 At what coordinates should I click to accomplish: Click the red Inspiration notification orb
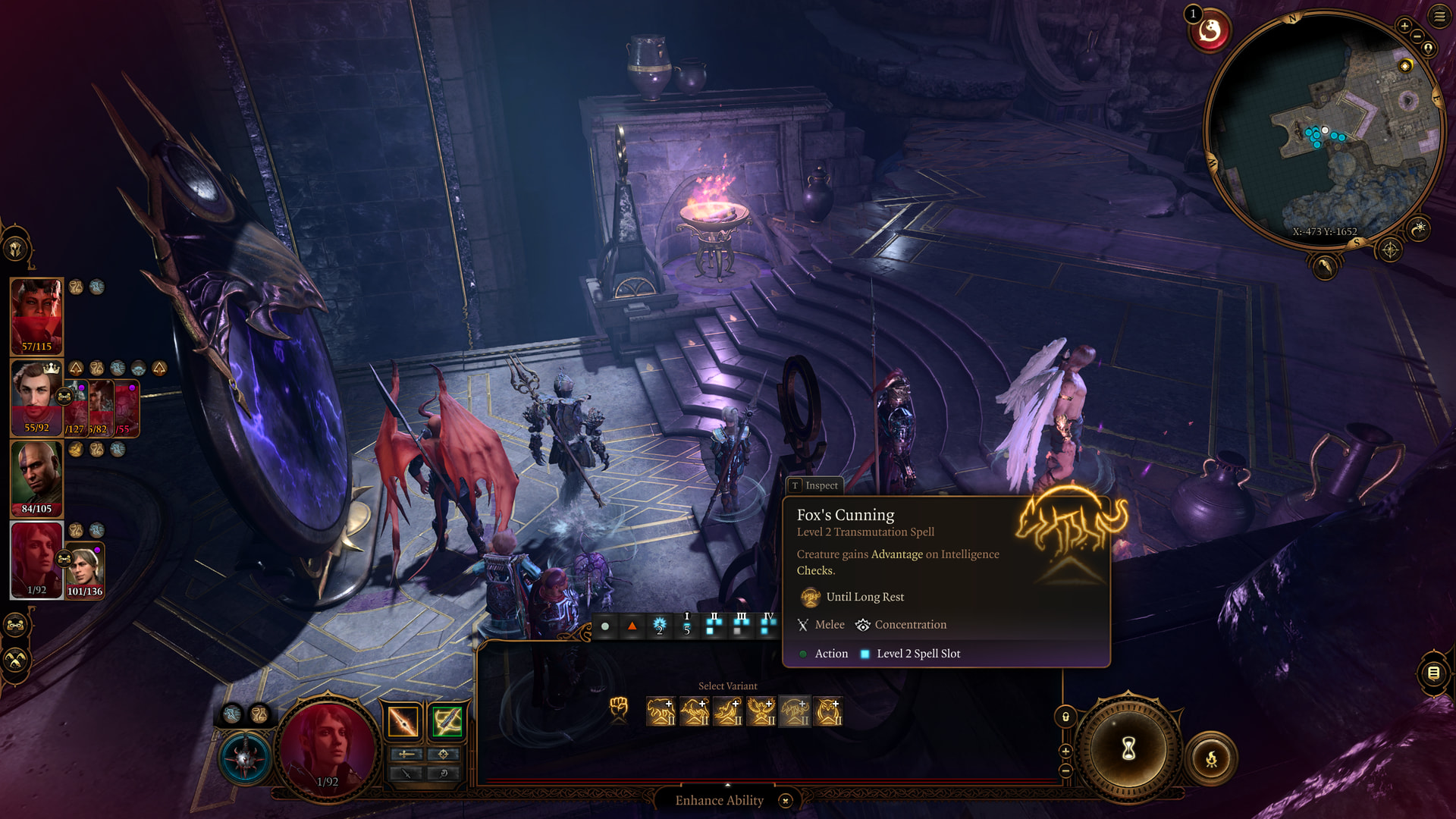[x=1210, y=32]
